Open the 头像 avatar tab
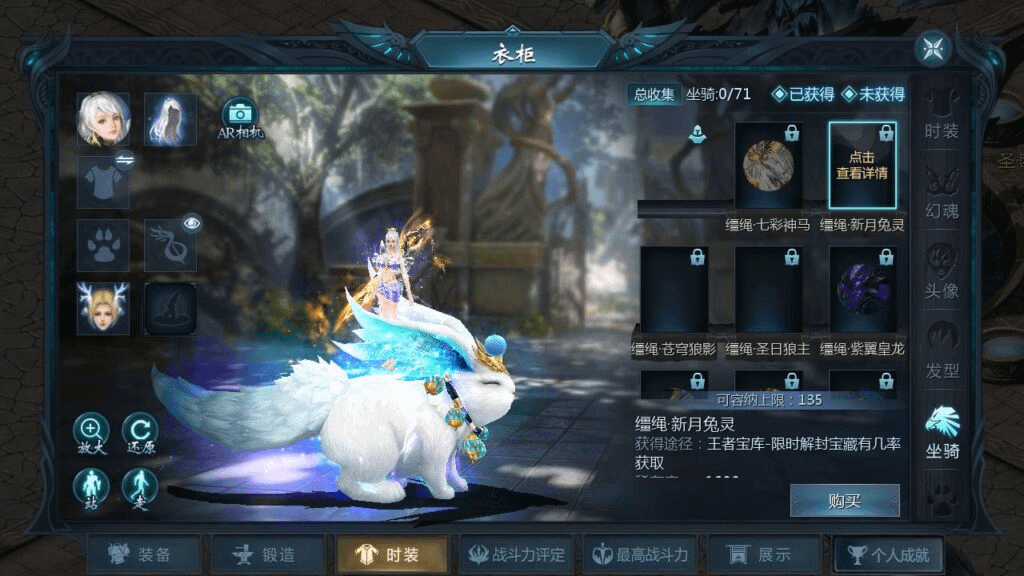The width and height of the screenshot is (1024, 576). point(941,272)
